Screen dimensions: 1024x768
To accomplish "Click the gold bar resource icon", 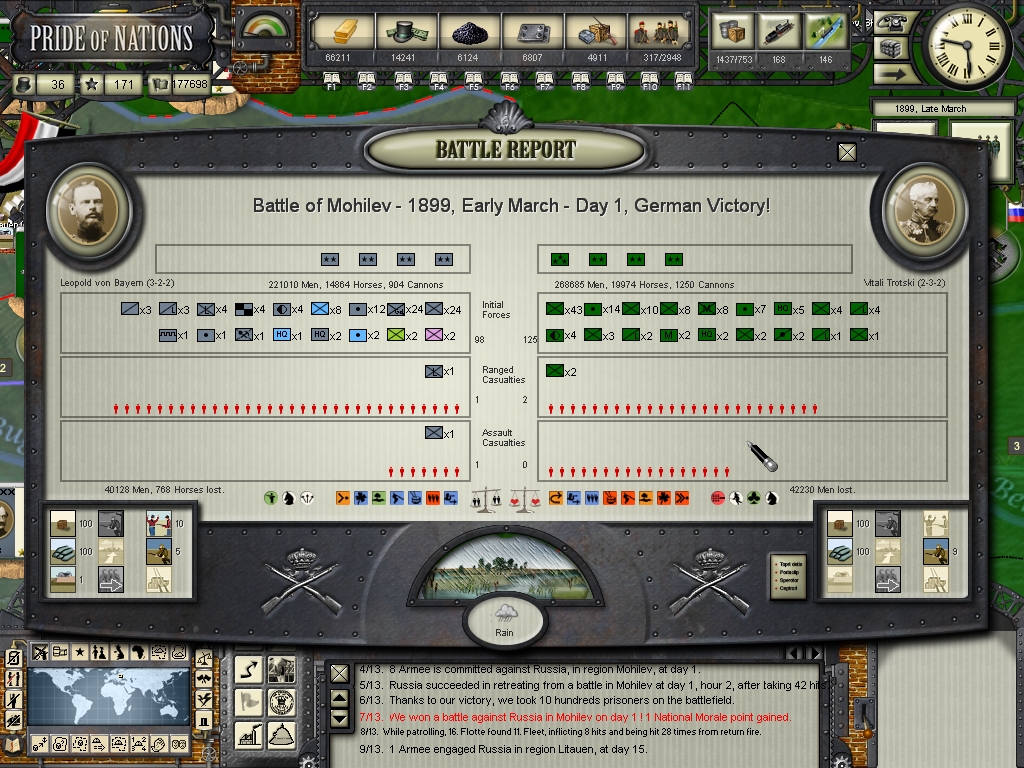I will (x=338, y=33).
